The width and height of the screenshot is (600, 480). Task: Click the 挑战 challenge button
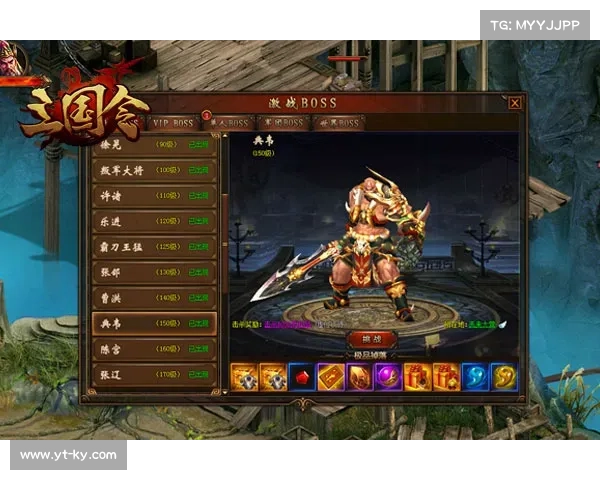point(370,340)
